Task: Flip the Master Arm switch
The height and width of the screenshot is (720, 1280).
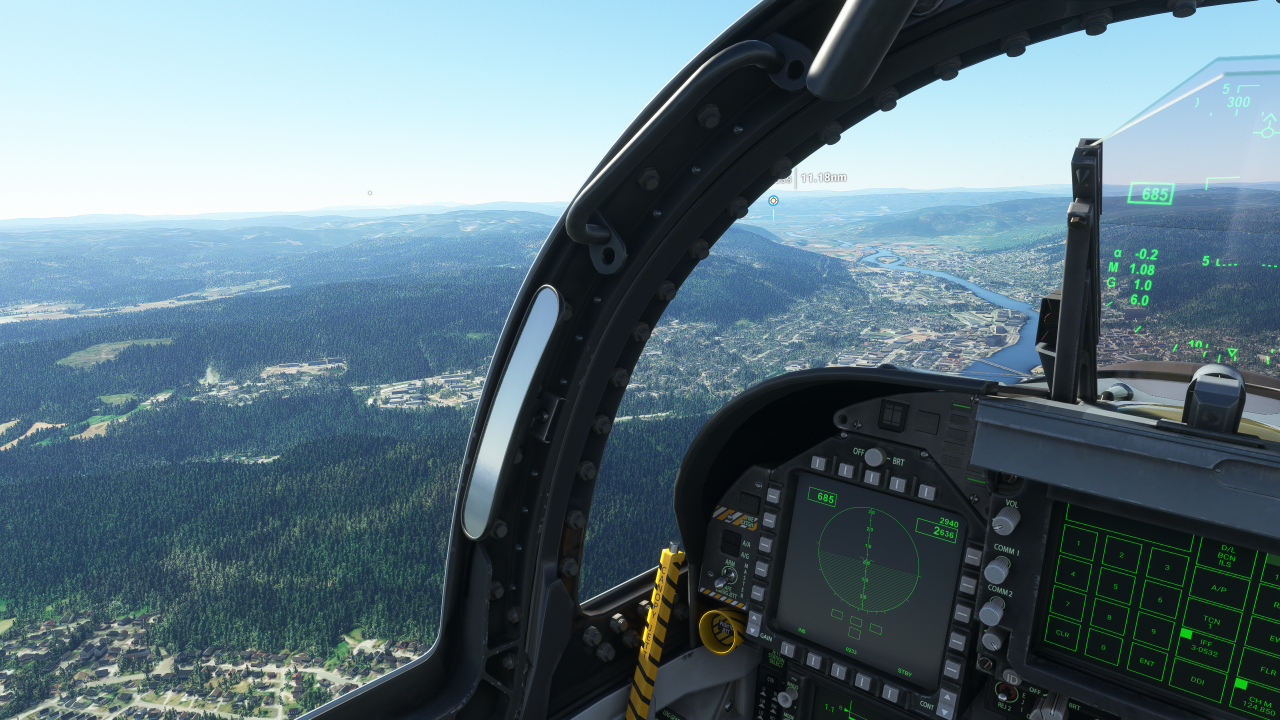Action: 727,575
